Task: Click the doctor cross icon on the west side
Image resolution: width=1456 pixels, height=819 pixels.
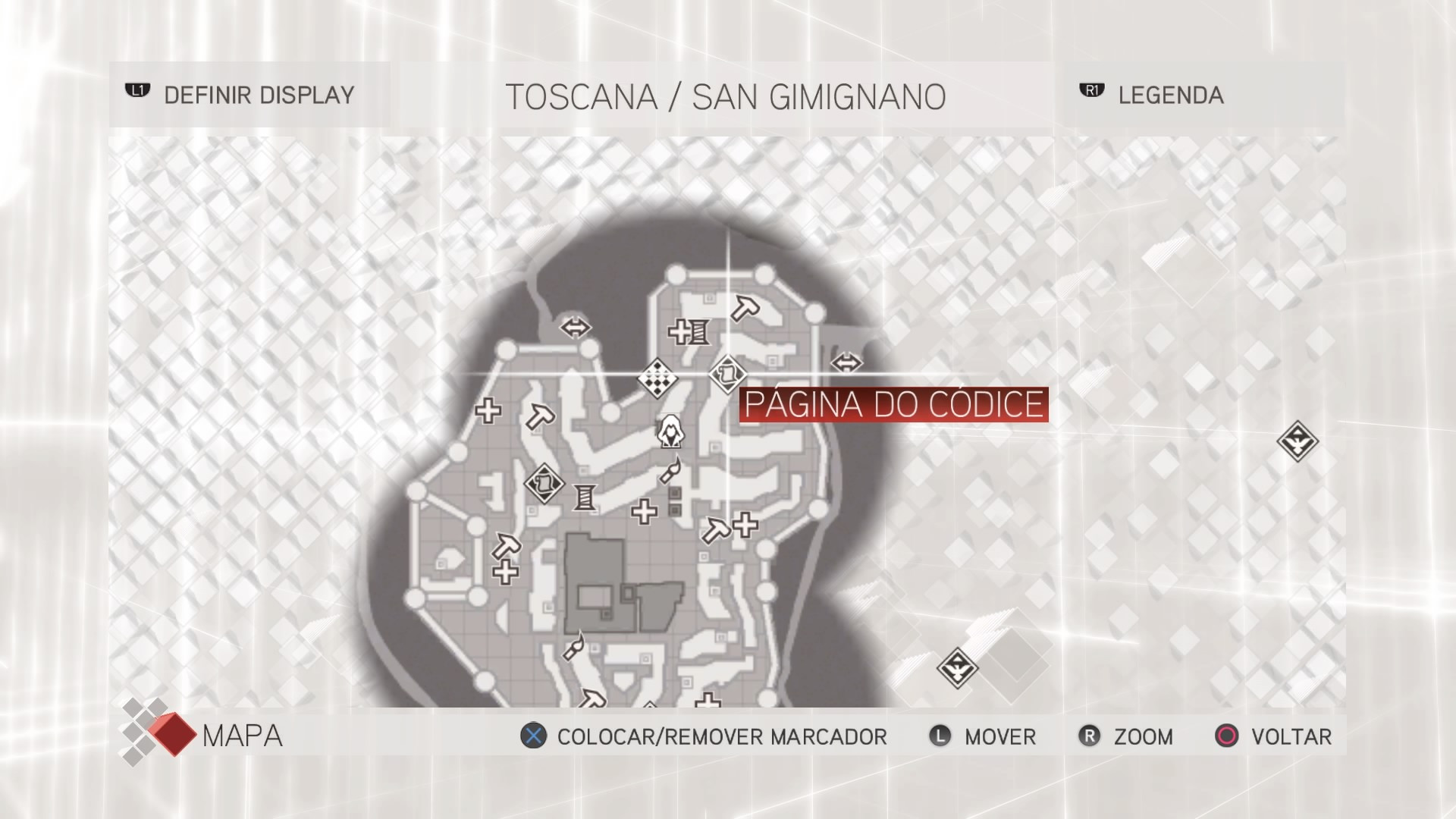Action: (488, 409)
